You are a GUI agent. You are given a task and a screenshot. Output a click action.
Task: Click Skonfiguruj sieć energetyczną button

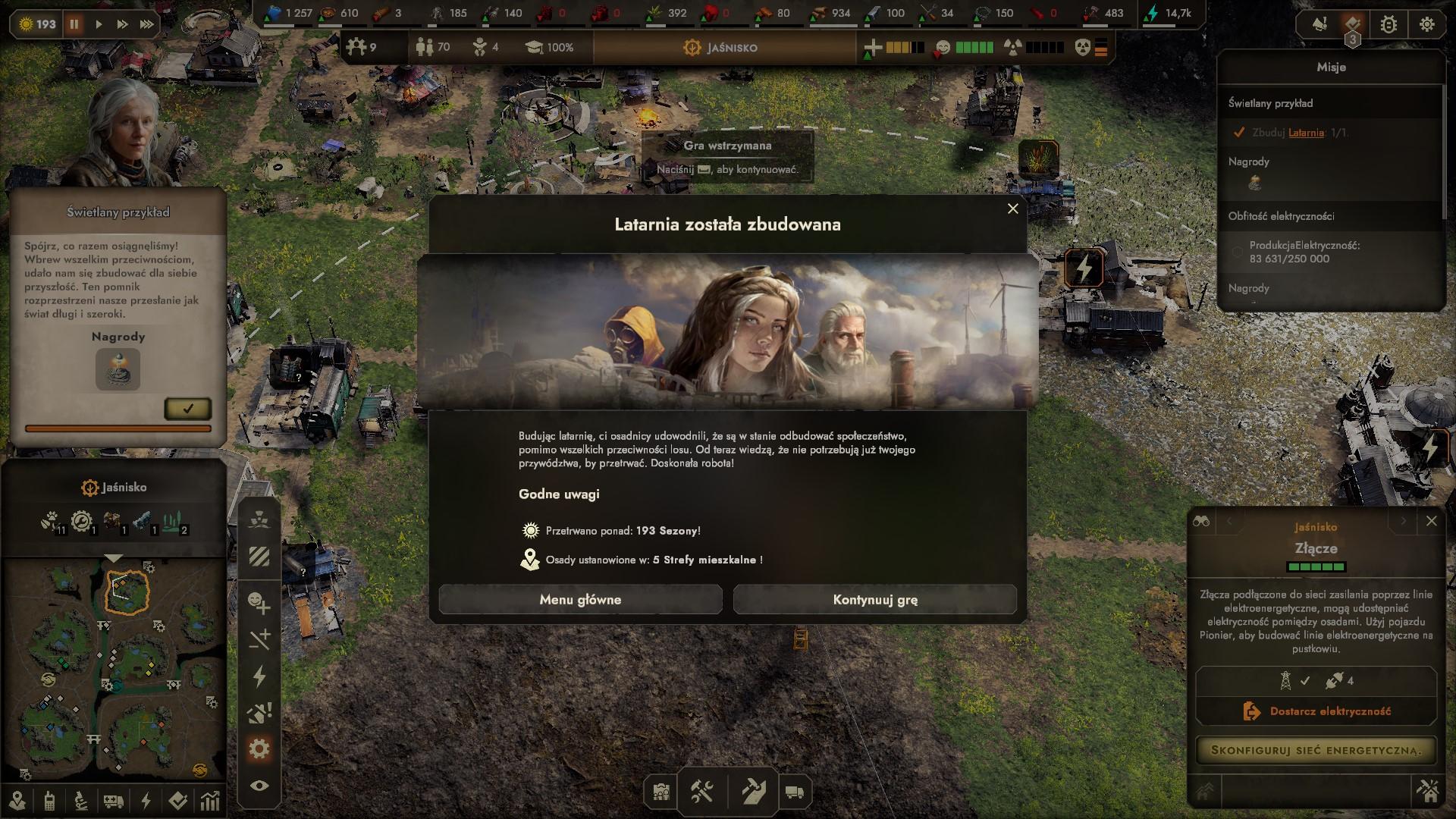[x=1316, y=750]
